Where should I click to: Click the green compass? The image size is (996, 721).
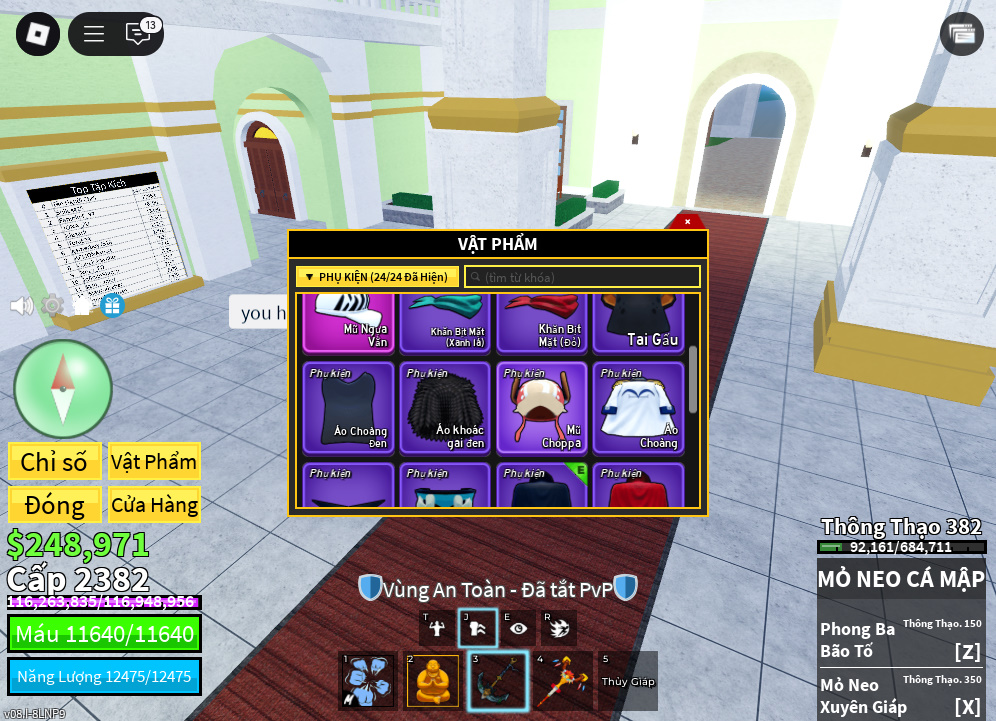(x=62, y=389)
